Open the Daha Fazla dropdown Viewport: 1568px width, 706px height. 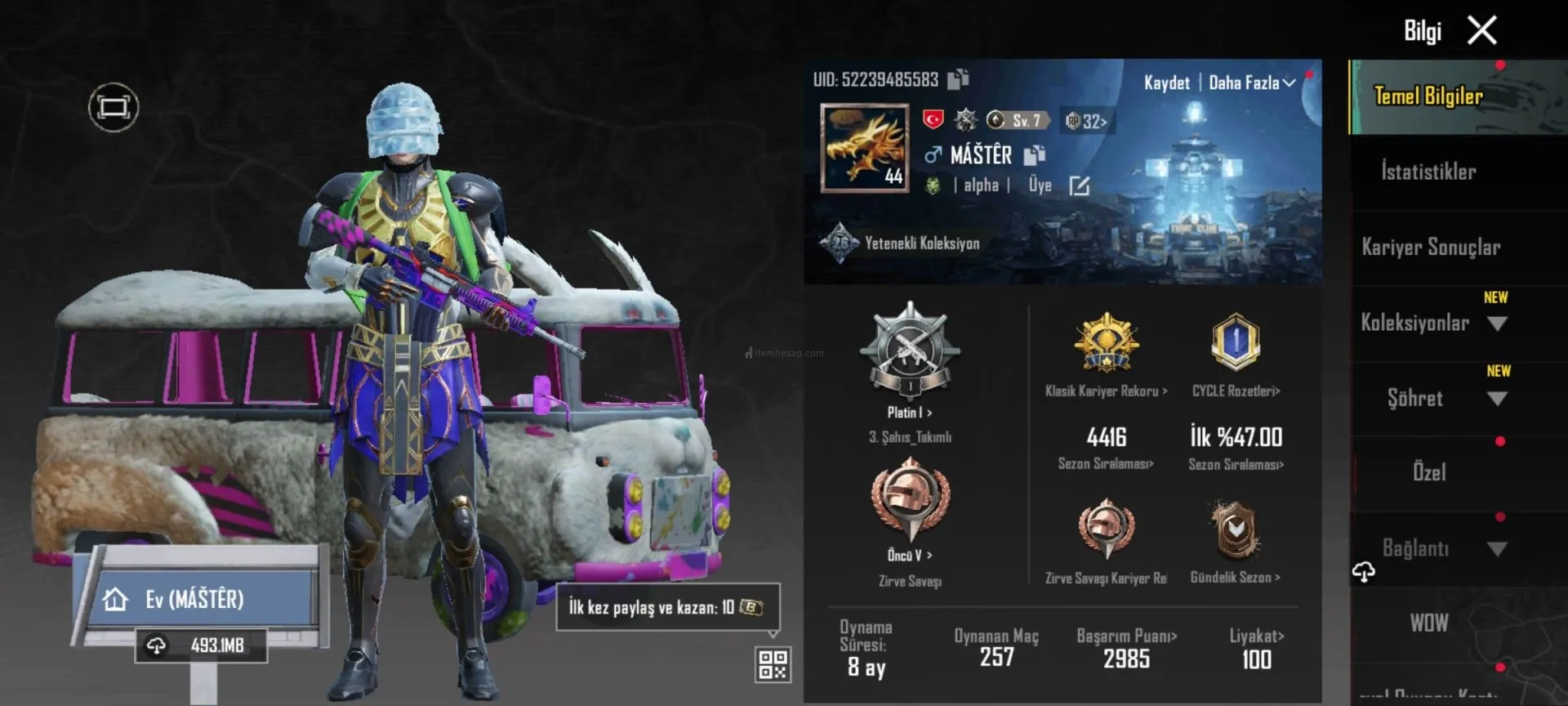coord(1251,83)
